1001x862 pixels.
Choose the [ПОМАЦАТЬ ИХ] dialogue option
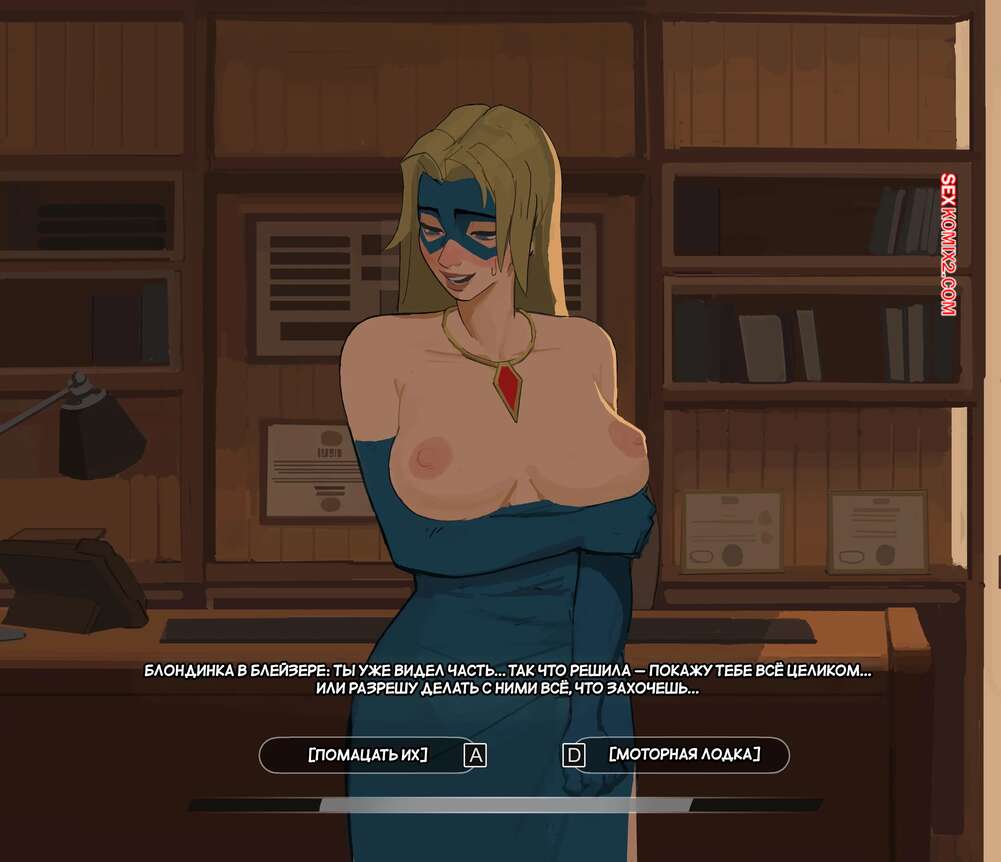point(368,755)
